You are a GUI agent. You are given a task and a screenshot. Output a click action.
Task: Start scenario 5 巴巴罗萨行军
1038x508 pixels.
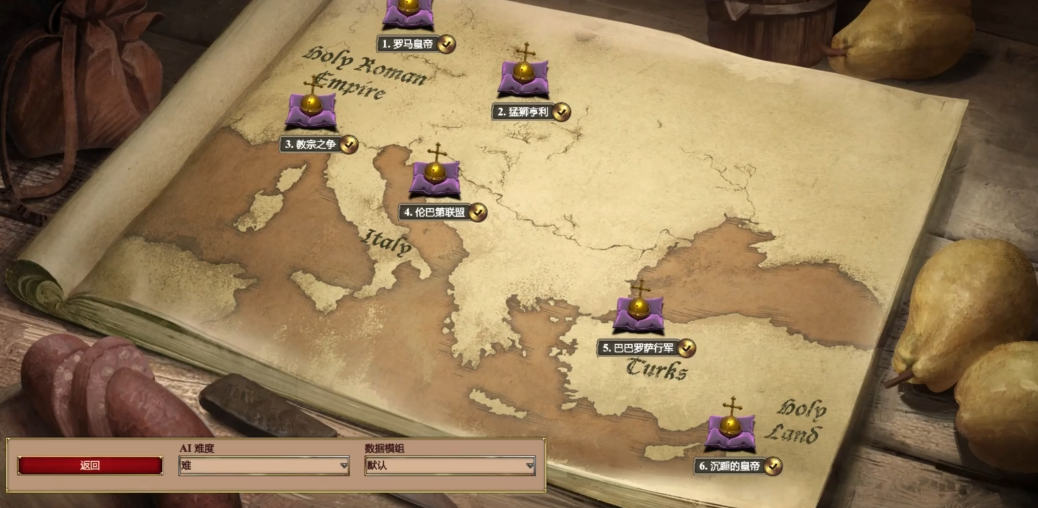tap(638, 313)
